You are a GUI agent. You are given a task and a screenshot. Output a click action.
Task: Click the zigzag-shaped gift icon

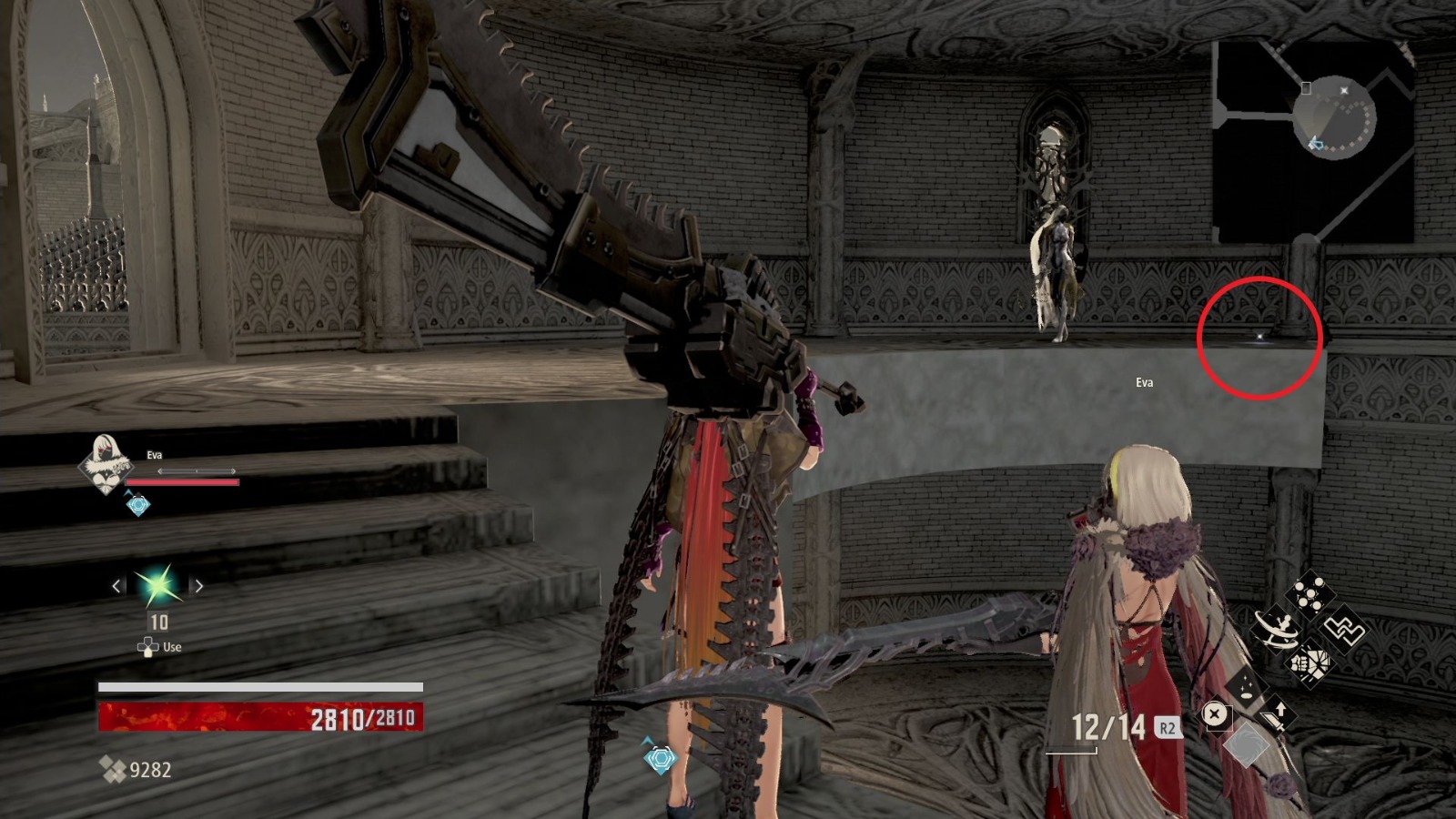(x=1345, y=631)
